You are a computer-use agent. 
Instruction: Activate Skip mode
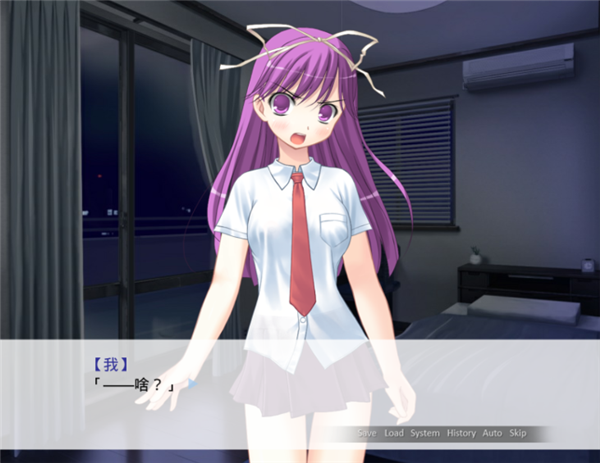click(x=518, y=433)
